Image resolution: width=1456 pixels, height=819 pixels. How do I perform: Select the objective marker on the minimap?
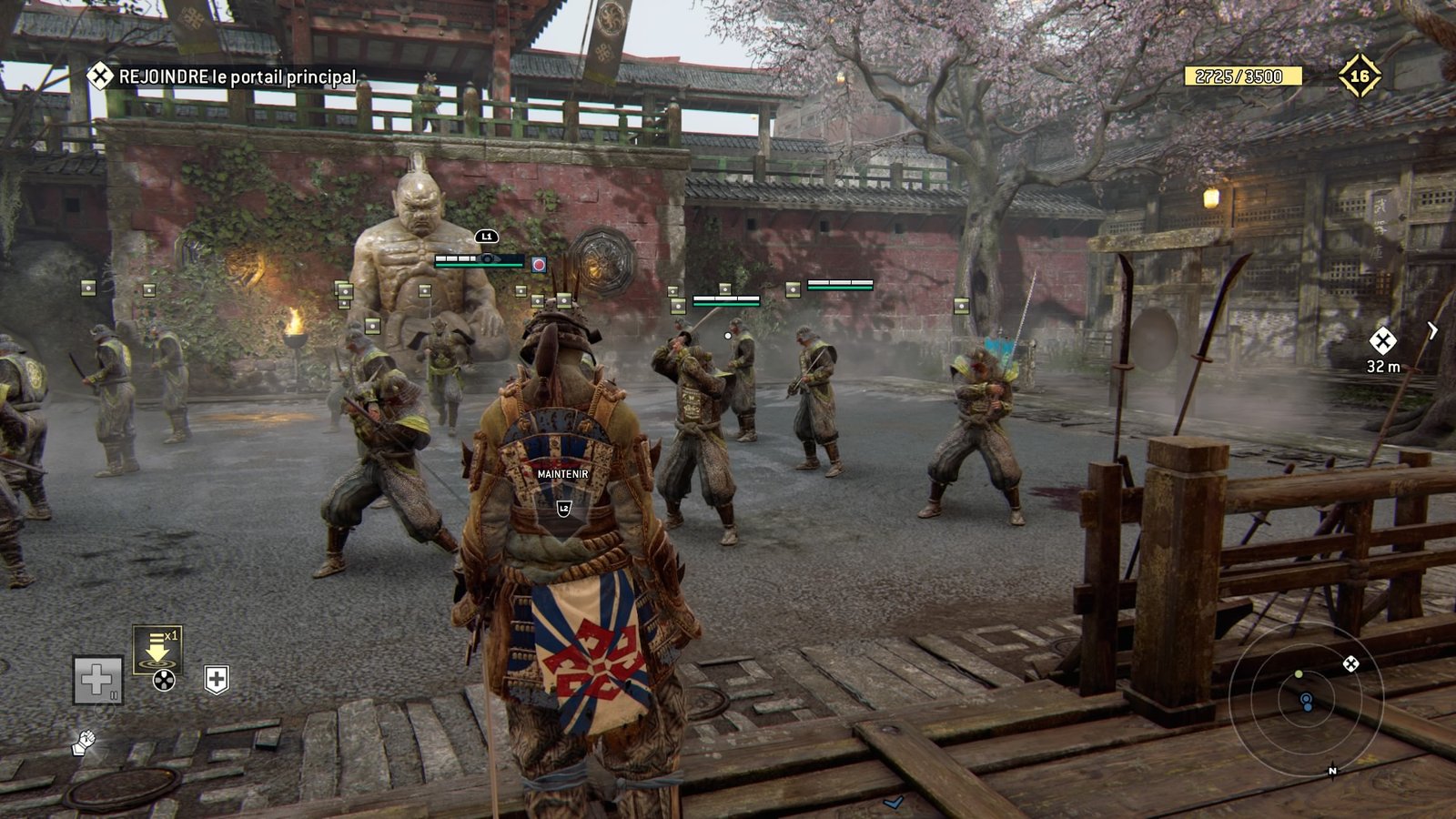click(1351, 664)
